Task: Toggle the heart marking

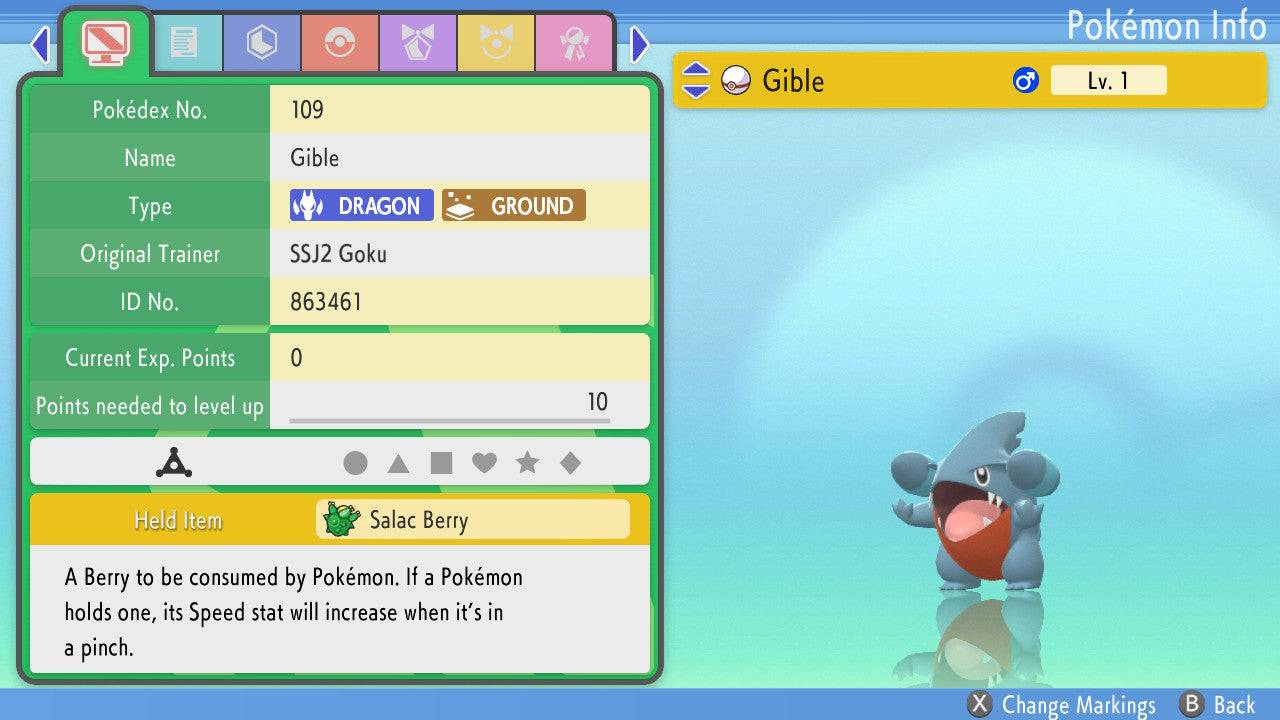Action: coord(484,463)
